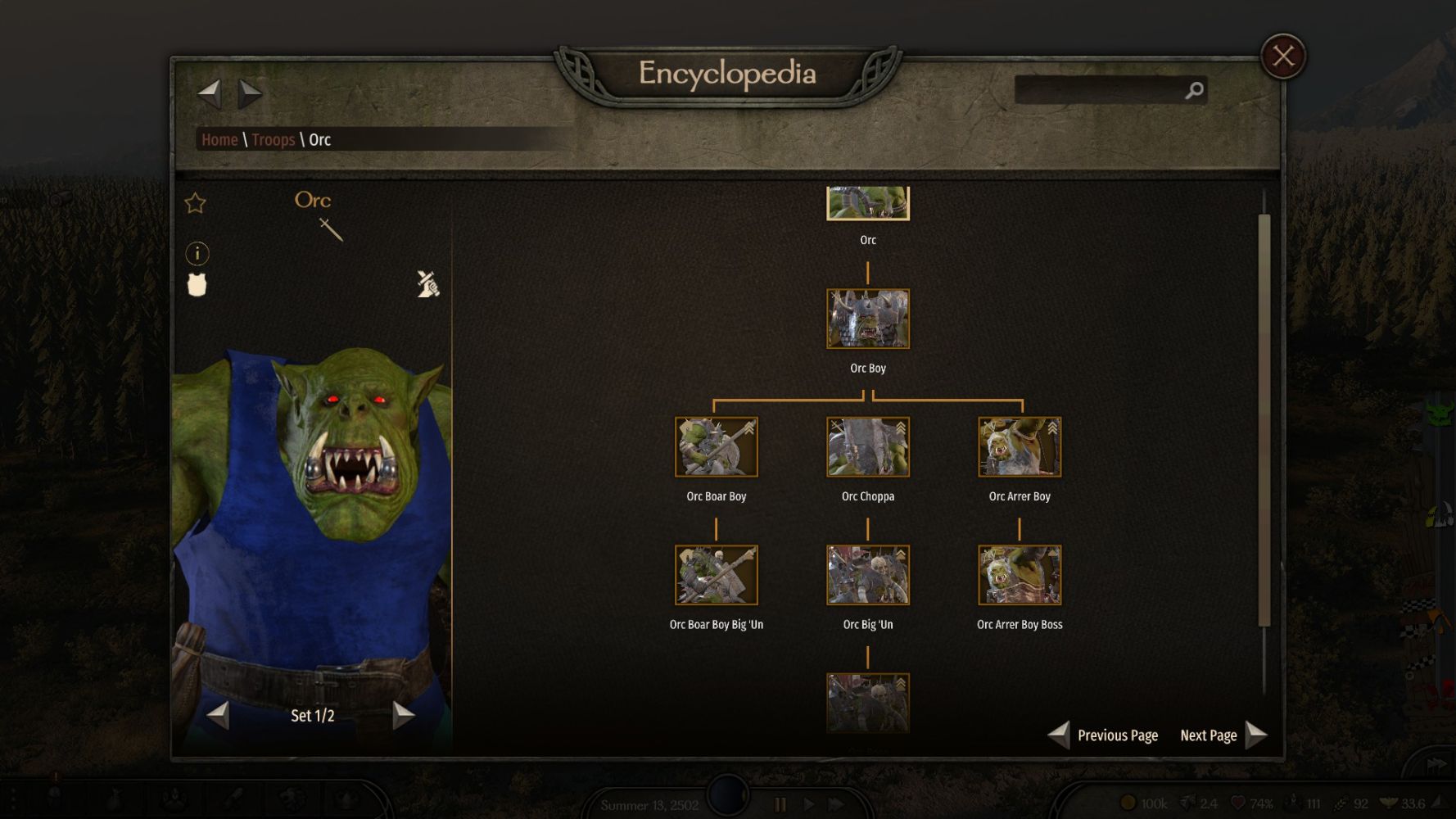The height and width of the screenshot is (819, 1456).
Task: Go back with the left history arrow
Action: coord(210,93)
